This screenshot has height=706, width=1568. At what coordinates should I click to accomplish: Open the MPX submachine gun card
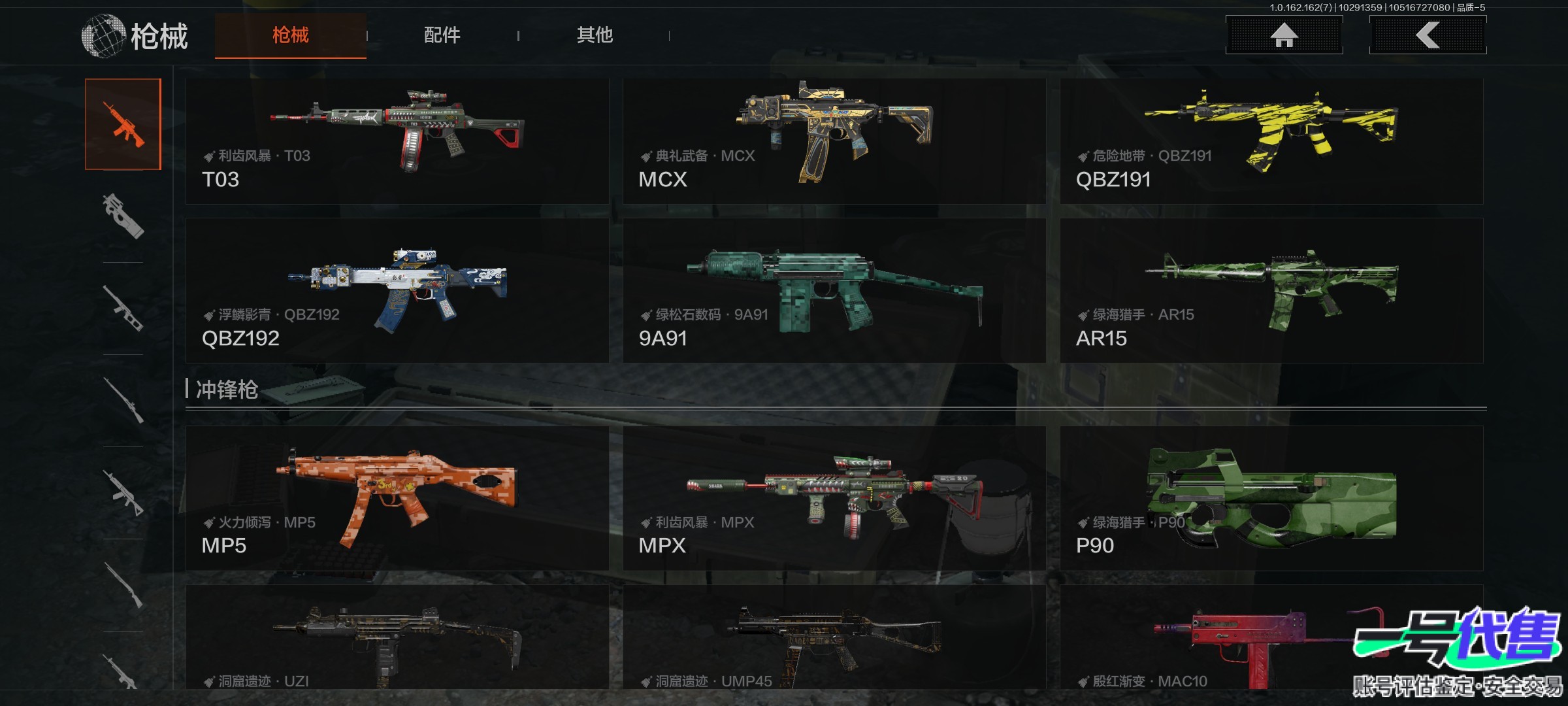coord(834,498)
